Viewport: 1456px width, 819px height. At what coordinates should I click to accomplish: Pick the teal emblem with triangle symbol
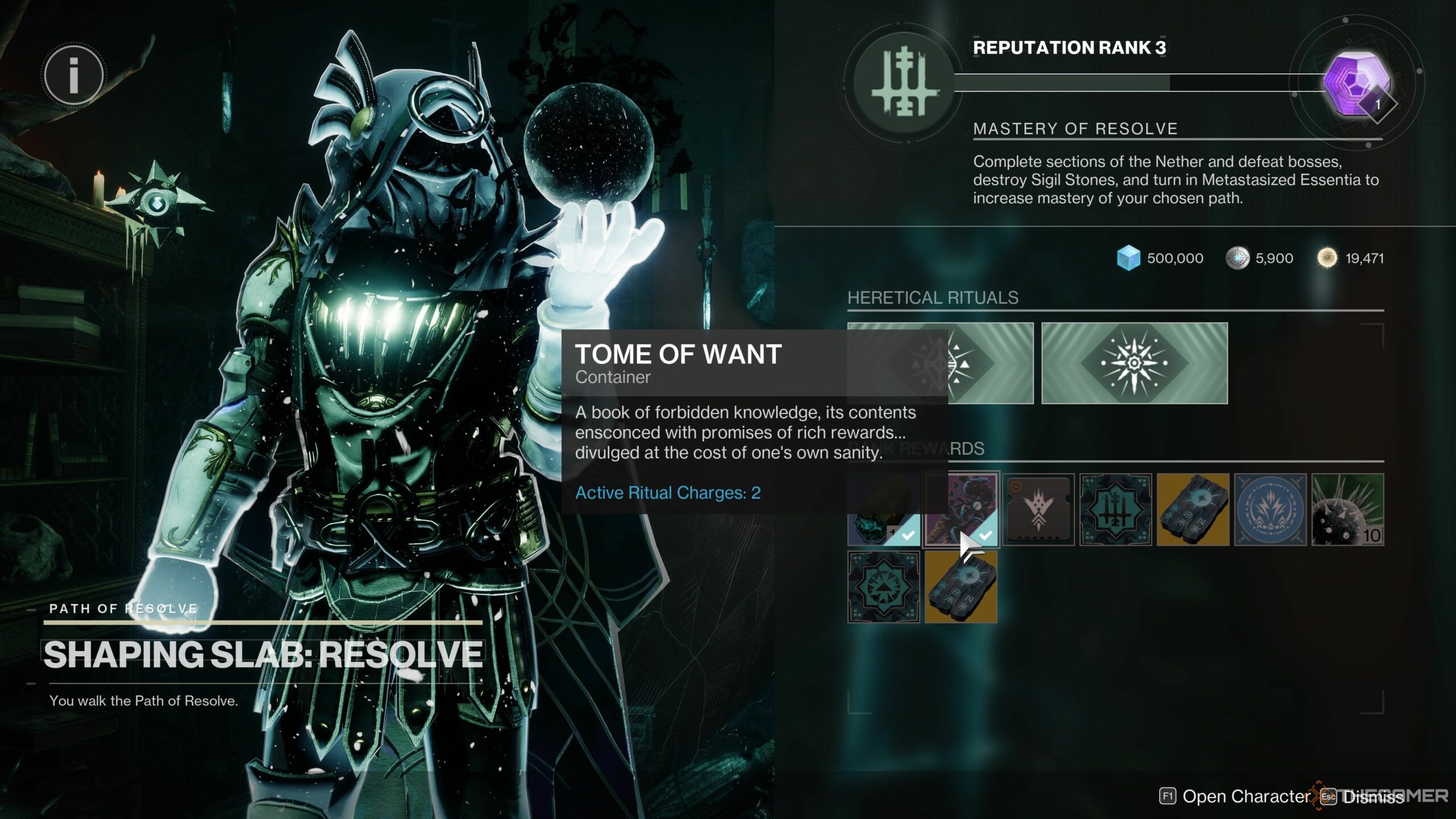[x=883, y=587]
